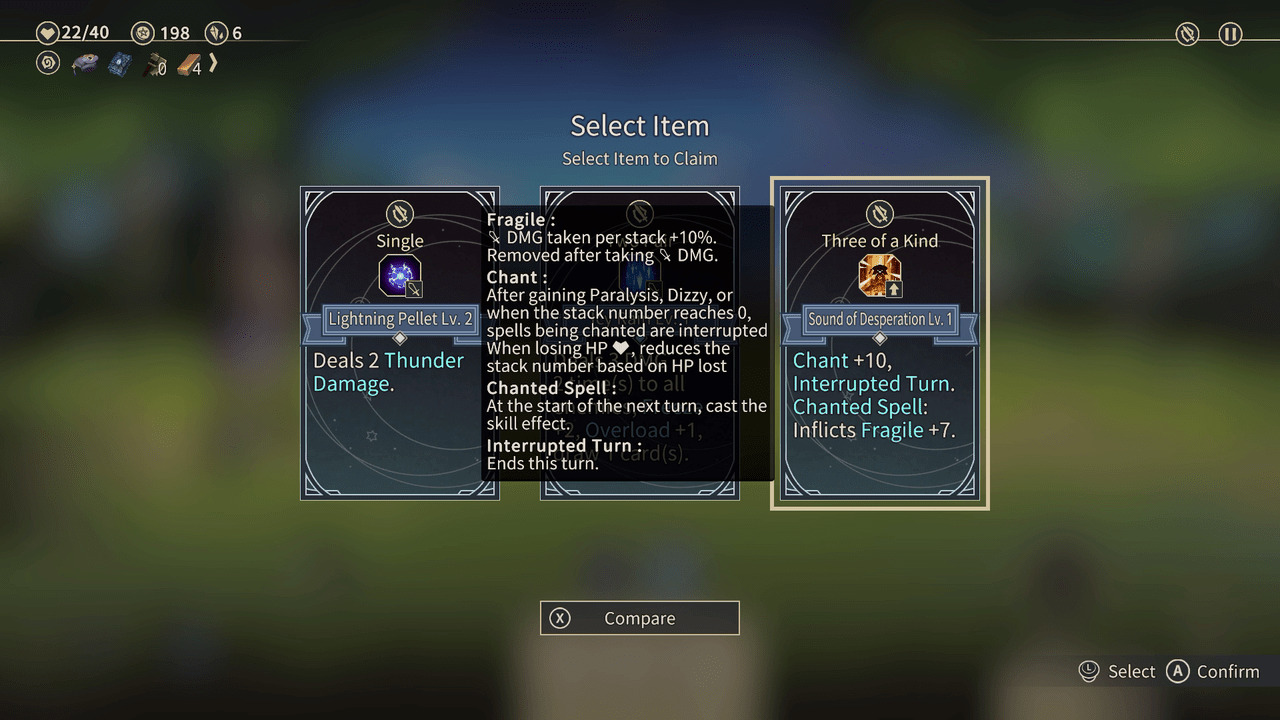Select the blue spellbook deck icon

point(120,63)
